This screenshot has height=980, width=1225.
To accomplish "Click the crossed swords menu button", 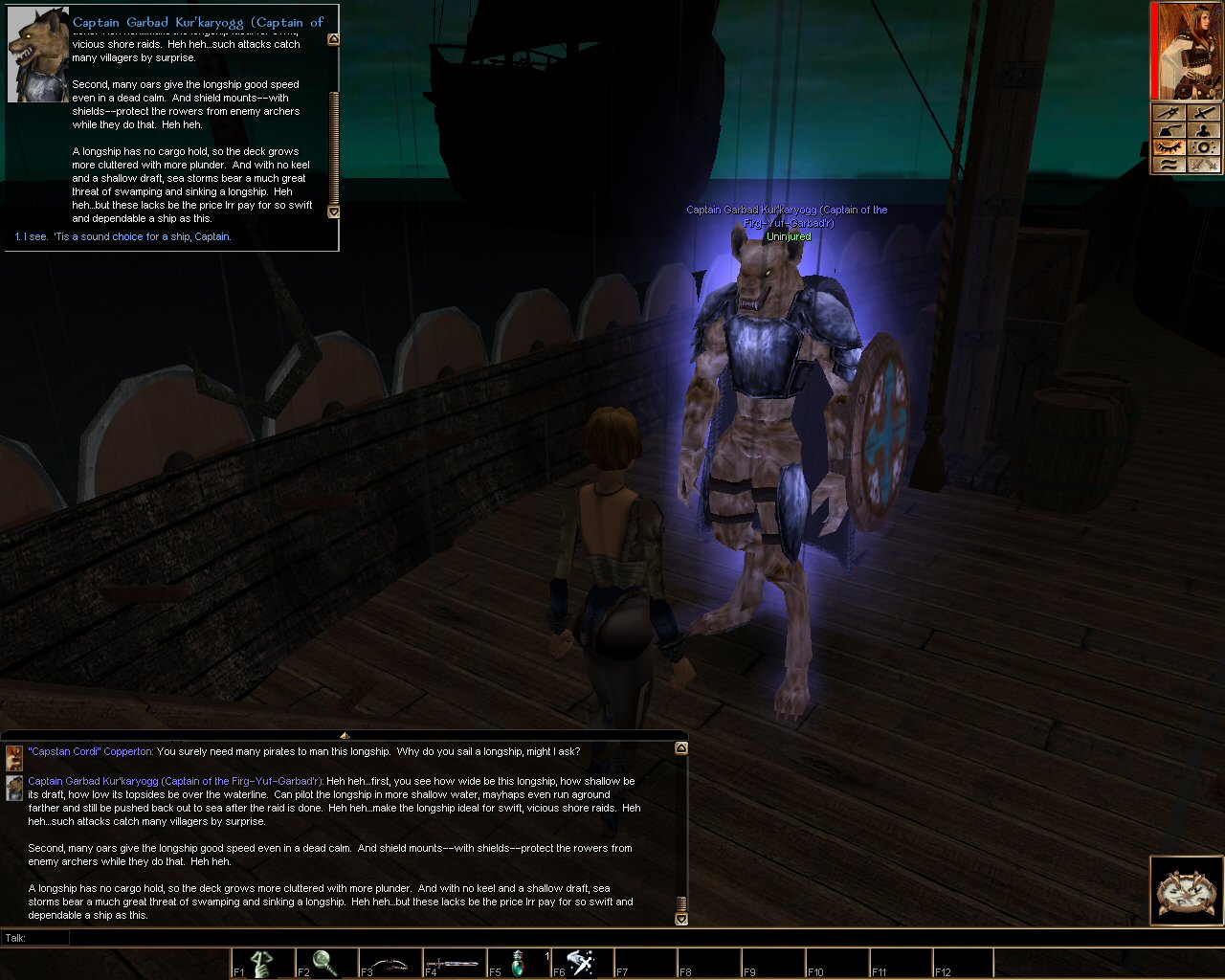I will 1204,165.
